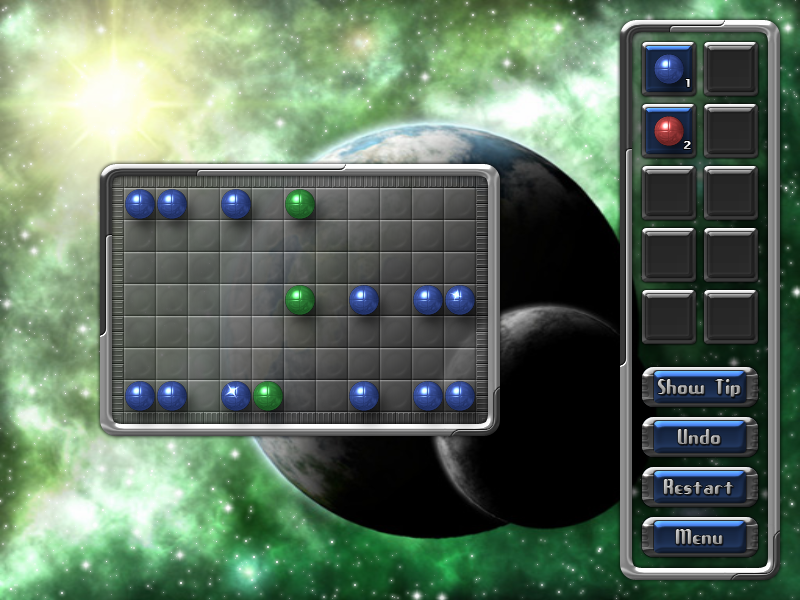Select the blue ball inventory slot
This screenshot has height=600, width=800.
668,69
